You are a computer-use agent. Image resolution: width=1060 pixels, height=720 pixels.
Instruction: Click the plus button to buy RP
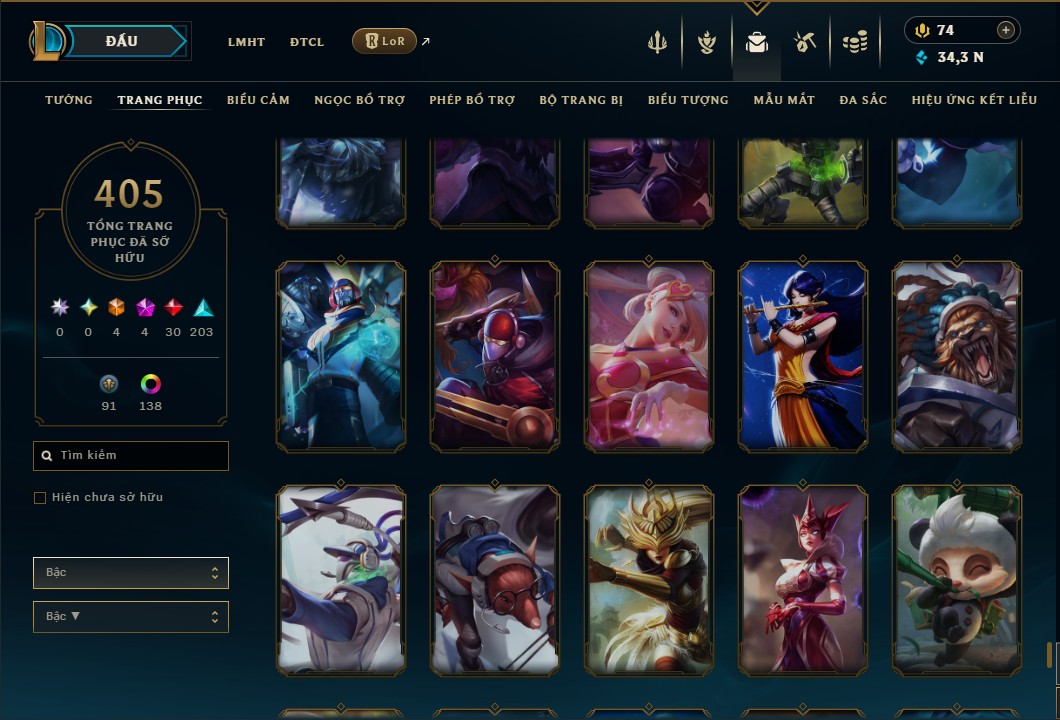(1006, 30)
